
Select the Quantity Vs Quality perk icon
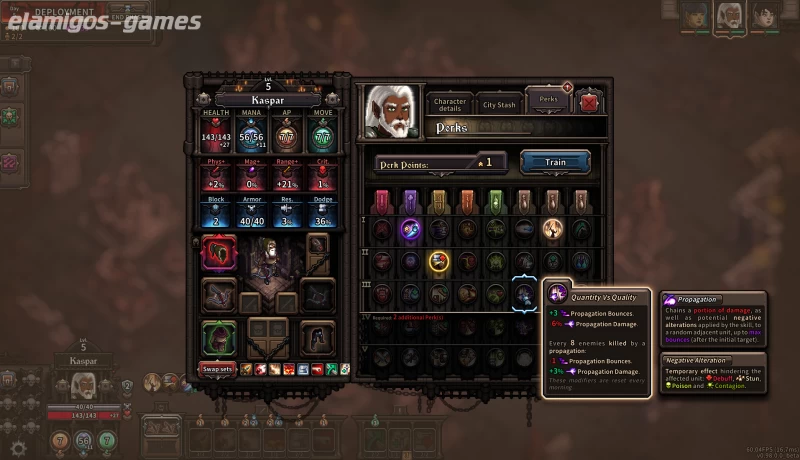525,293
